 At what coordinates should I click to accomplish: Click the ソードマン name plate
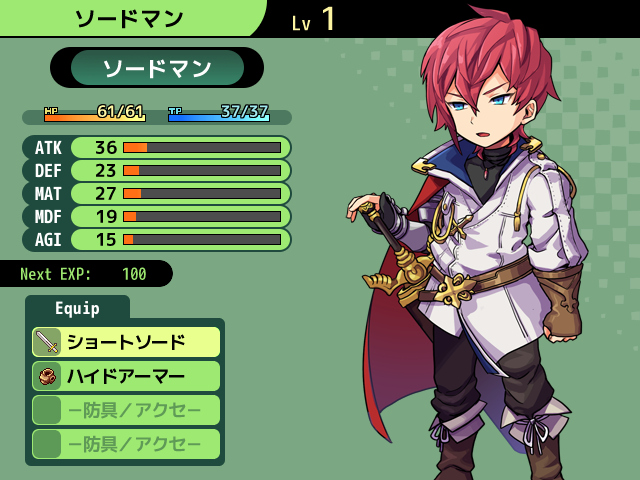157,68
